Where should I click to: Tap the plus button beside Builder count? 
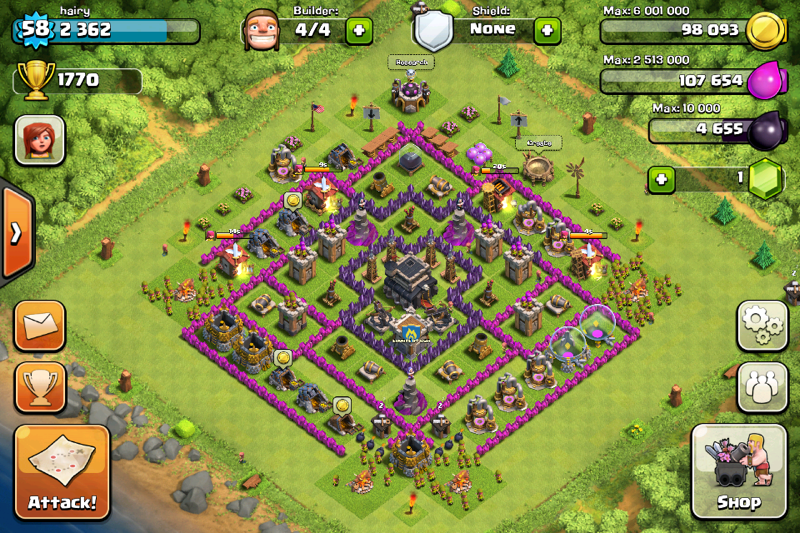pyautogui.click(x=359, y=30)
